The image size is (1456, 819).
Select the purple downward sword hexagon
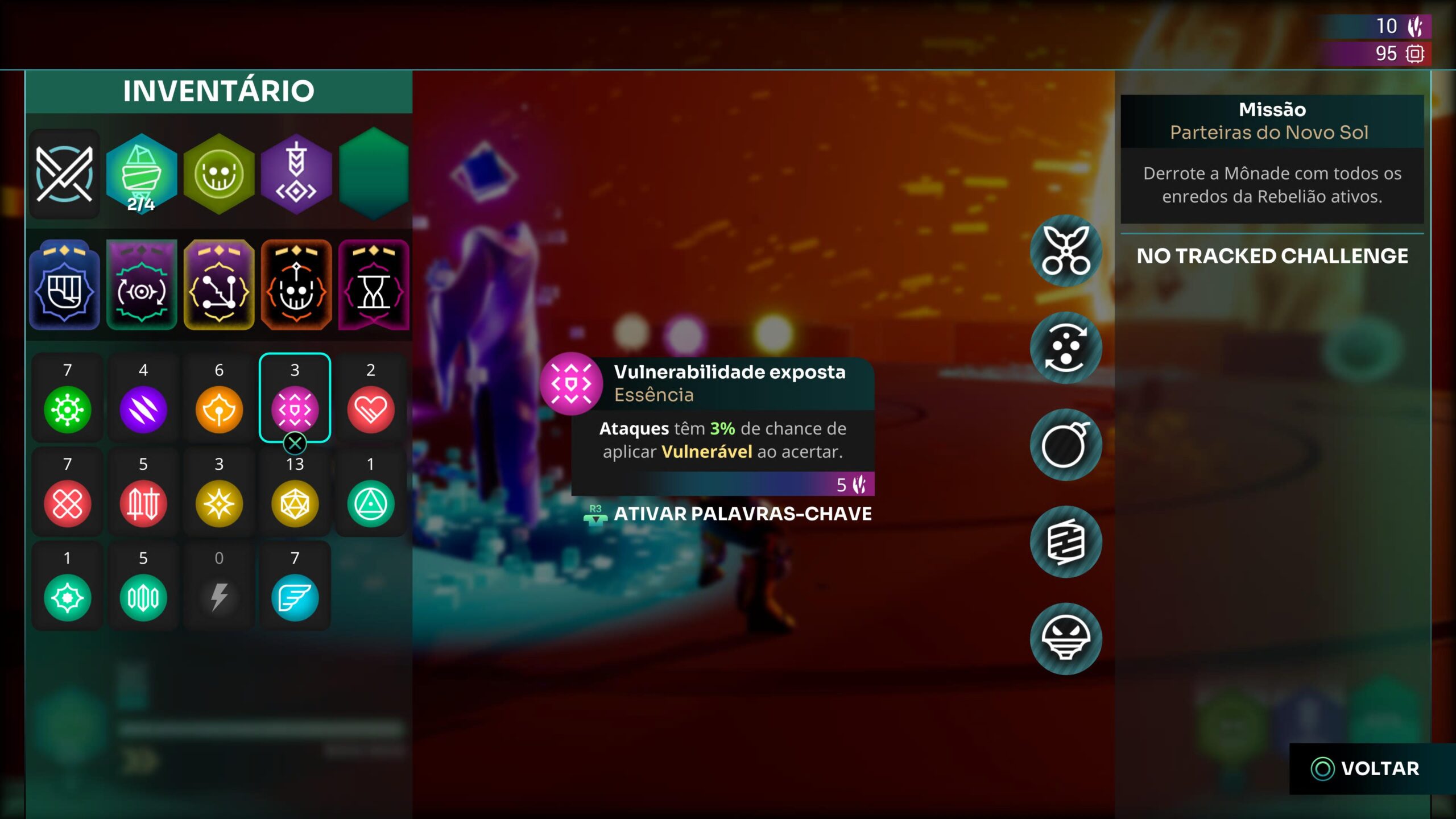296,174
